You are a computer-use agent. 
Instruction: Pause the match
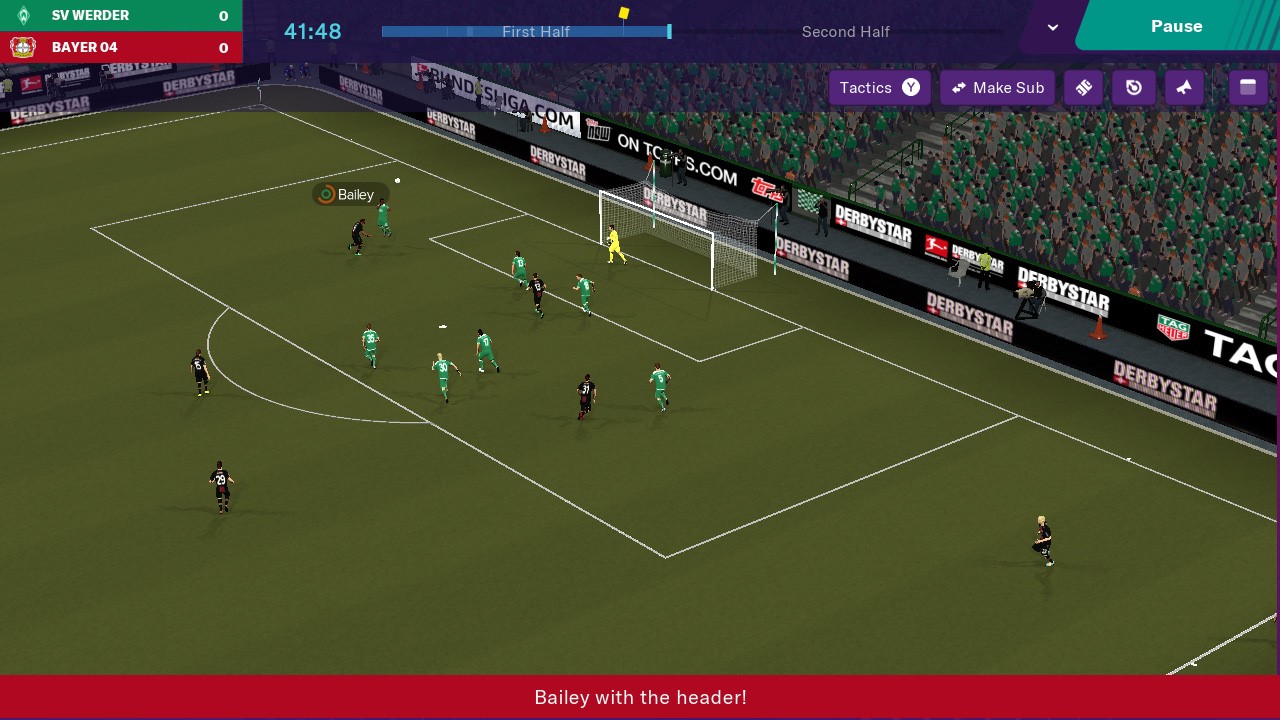pyautogui.click(x=1176, y=26)
